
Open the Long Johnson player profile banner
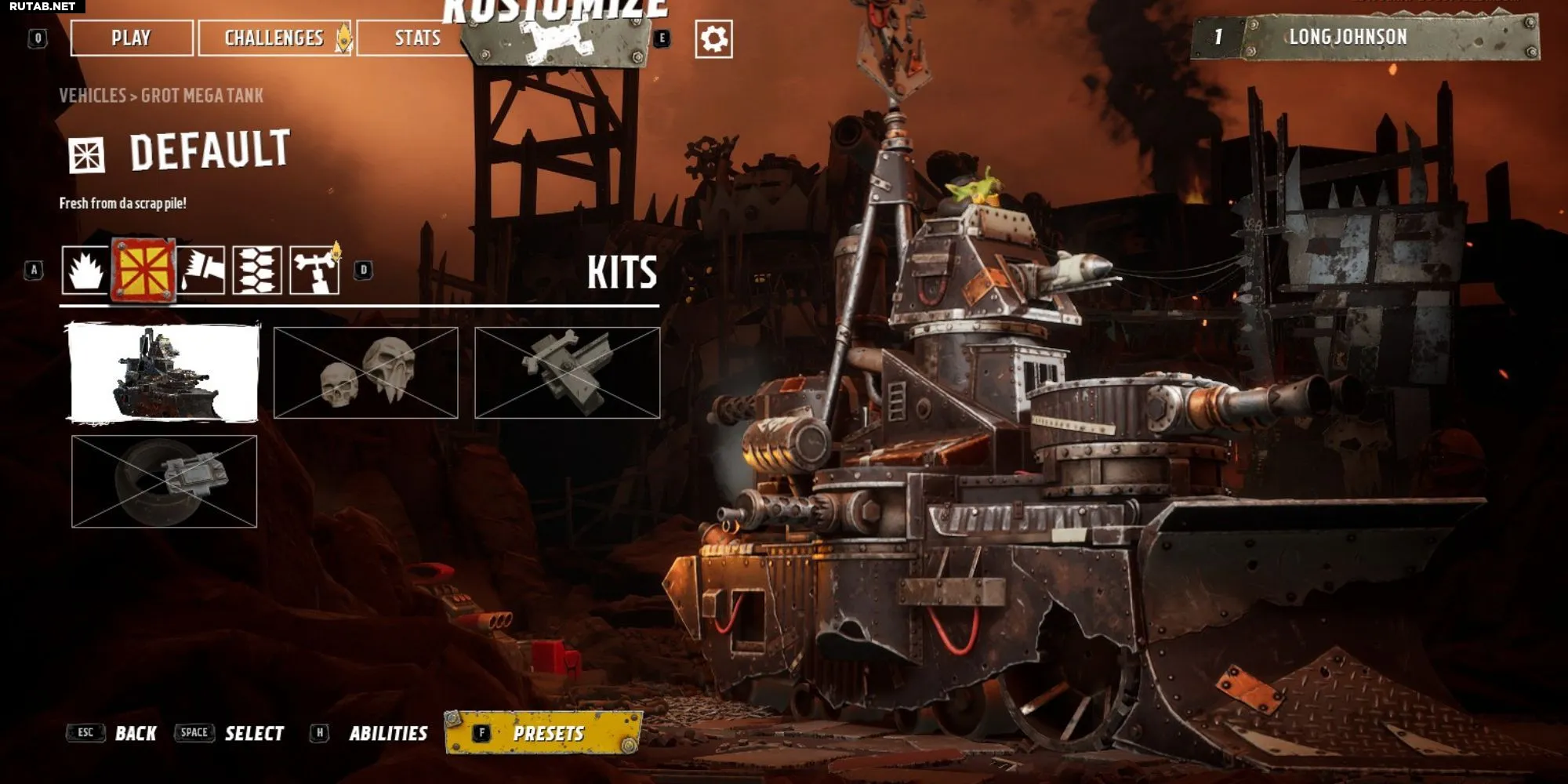(x=1364, y=37)
